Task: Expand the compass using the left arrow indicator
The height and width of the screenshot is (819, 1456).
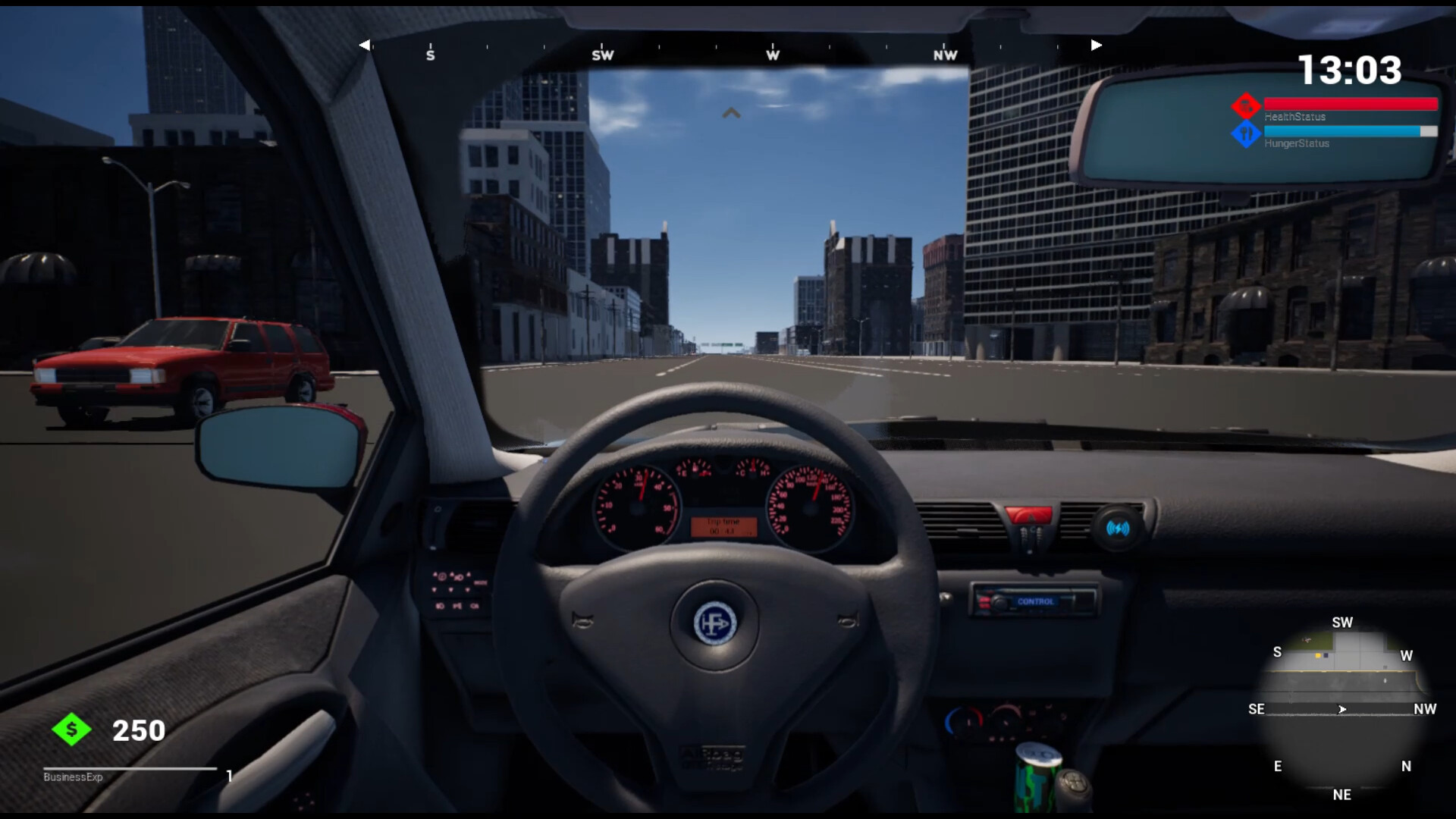Action: click(x=365, y=45)
